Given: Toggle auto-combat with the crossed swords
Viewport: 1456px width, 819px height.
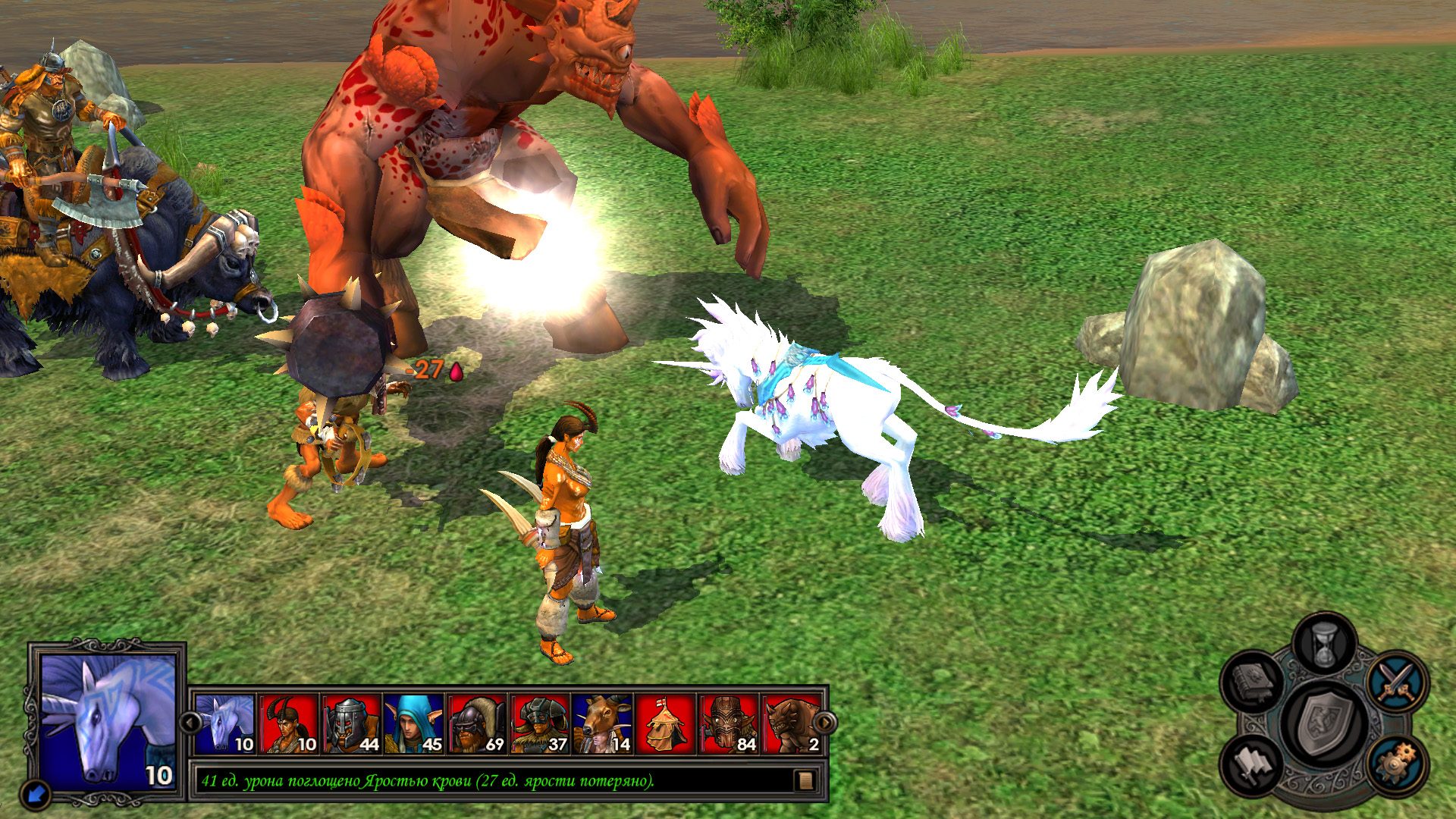Looking at the screenshot, I should point(1397,681).
